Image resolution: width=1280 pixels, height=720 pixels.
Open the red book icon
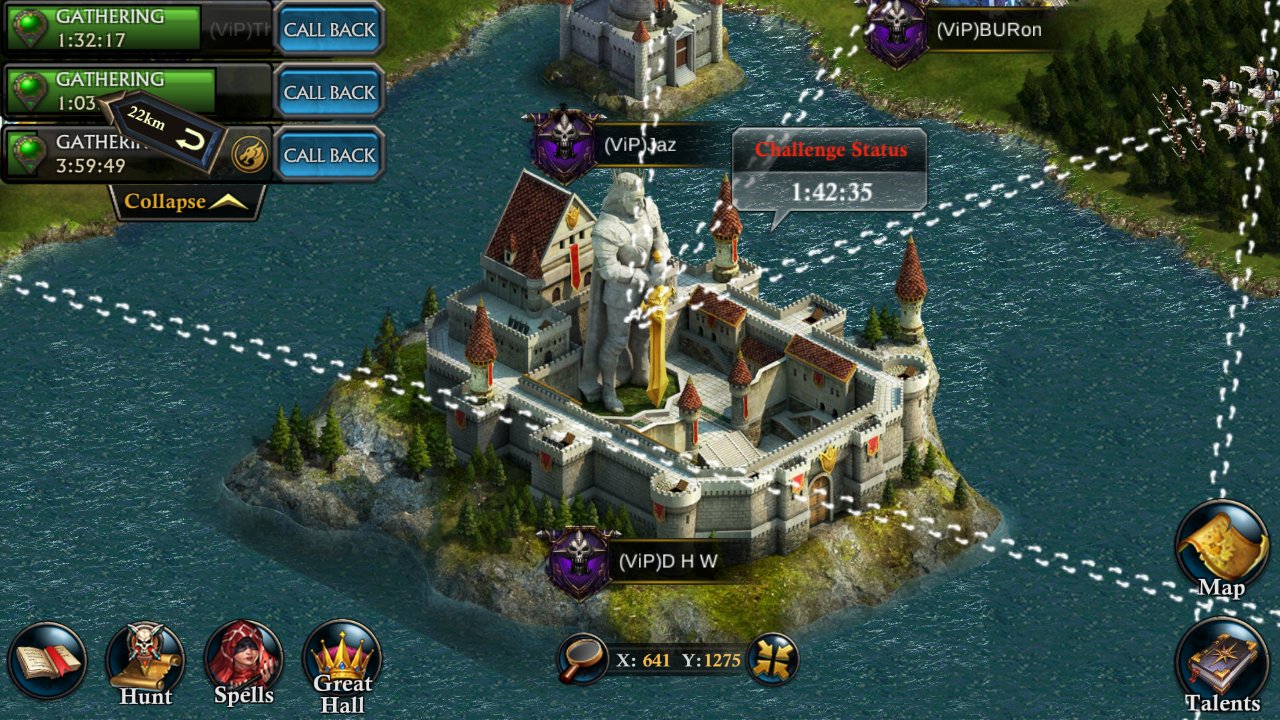coord(47,661)
